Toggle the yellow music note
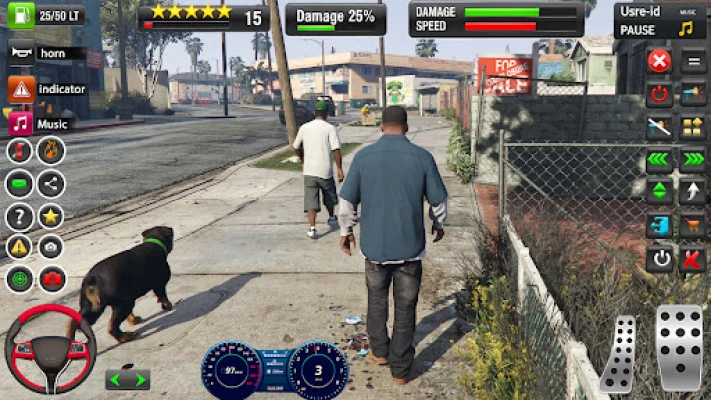 686,29
